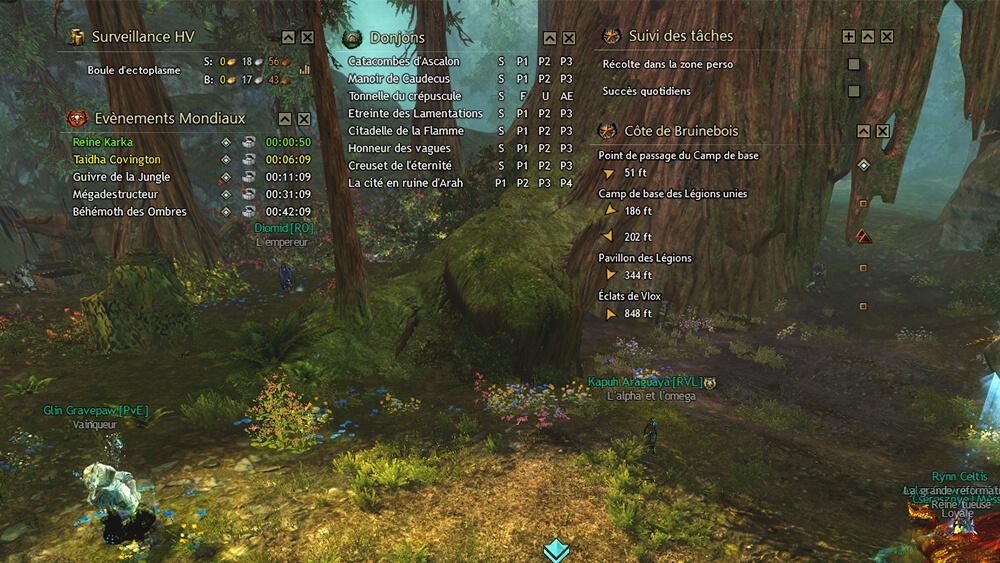Collapse the Evènements Mondiaux panel
The image size is (1000, 563).
tap(284, 119)
